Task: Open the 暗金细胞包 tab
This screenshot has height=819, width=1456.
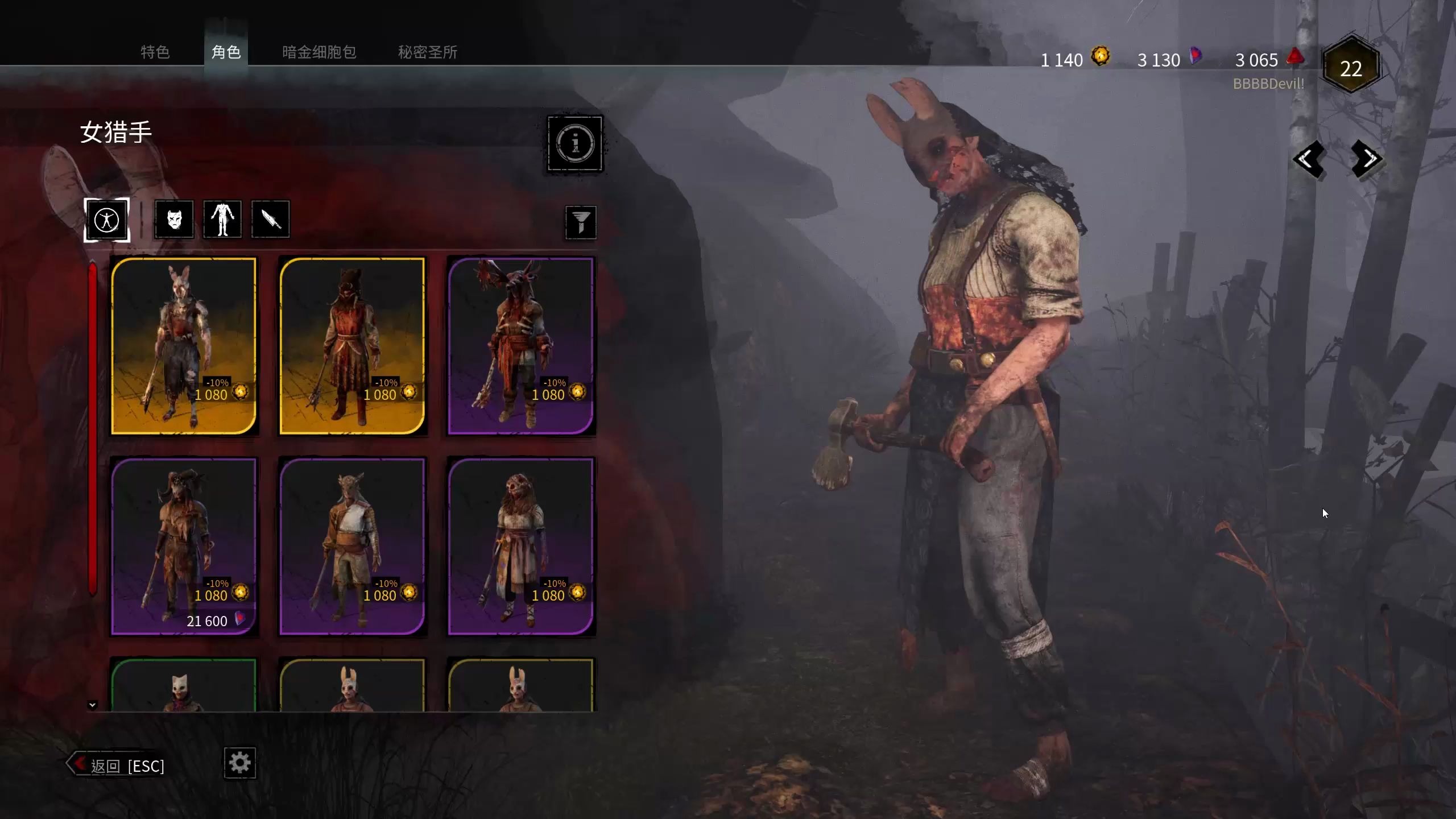Action: [x=319, y=52]
